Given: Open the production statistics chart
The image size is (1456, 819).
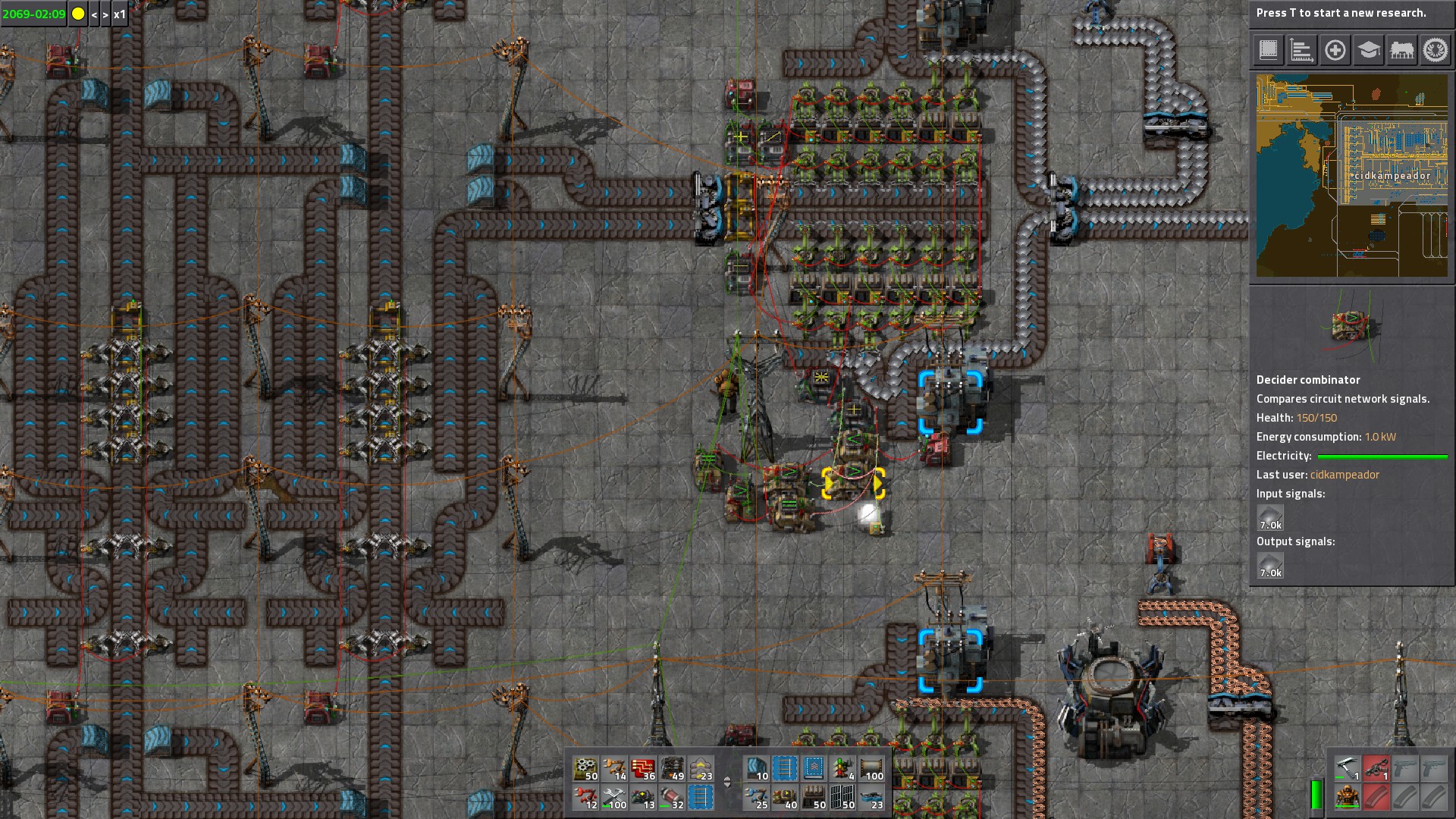Looking at the screenshot, I should coord(1301,51).
